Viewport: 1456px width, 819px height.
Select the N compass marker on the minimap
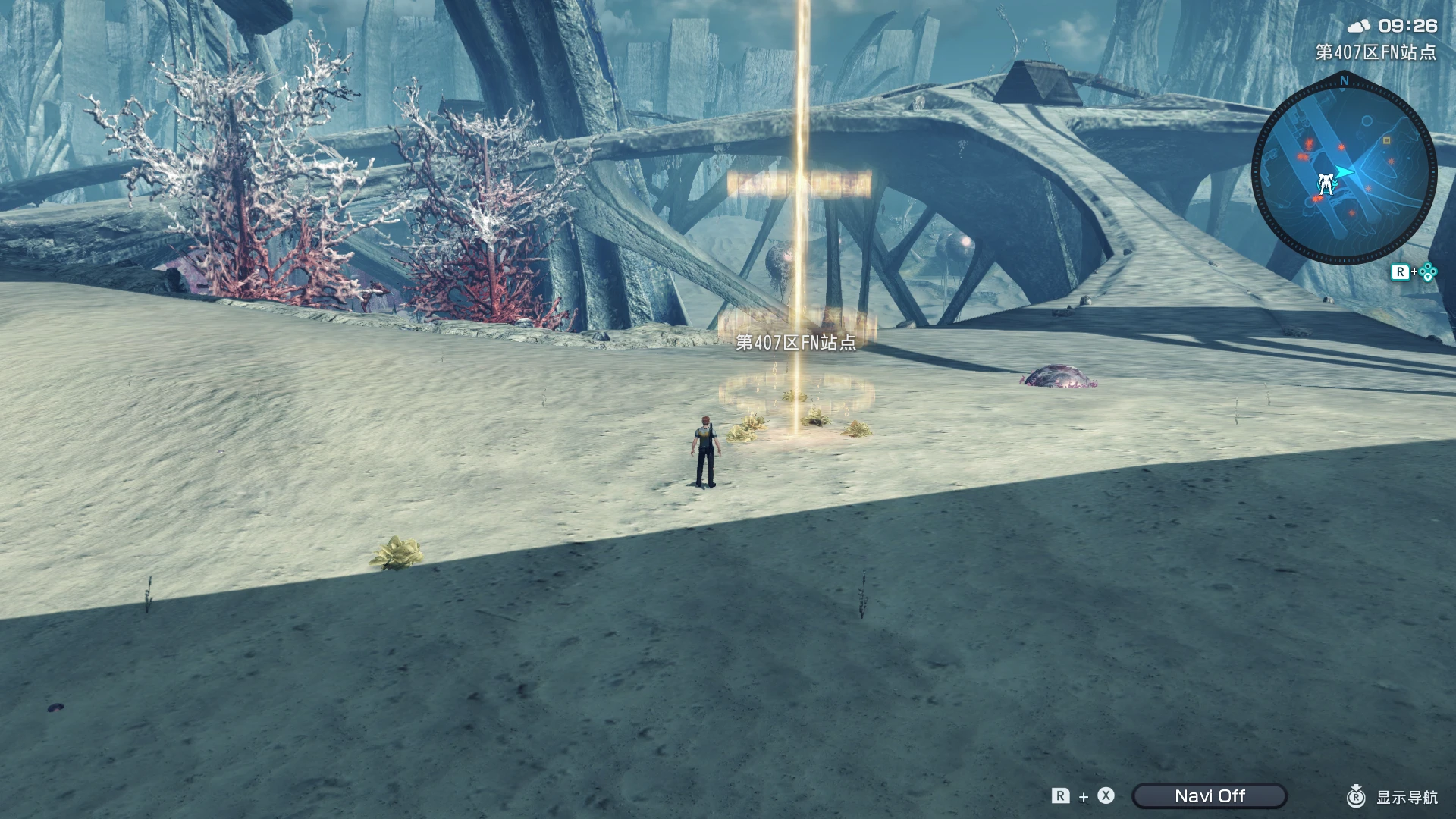1344,80
